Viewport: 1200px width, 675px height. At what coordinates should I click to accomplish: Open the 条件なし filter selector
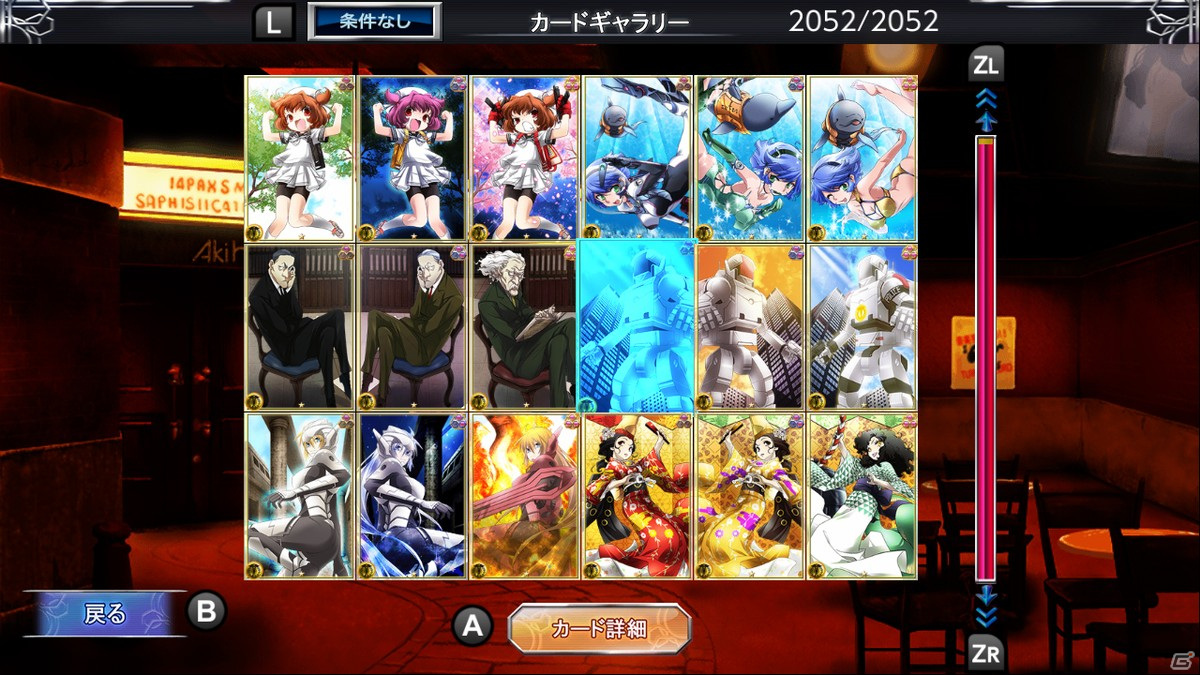tap(374, 21)
